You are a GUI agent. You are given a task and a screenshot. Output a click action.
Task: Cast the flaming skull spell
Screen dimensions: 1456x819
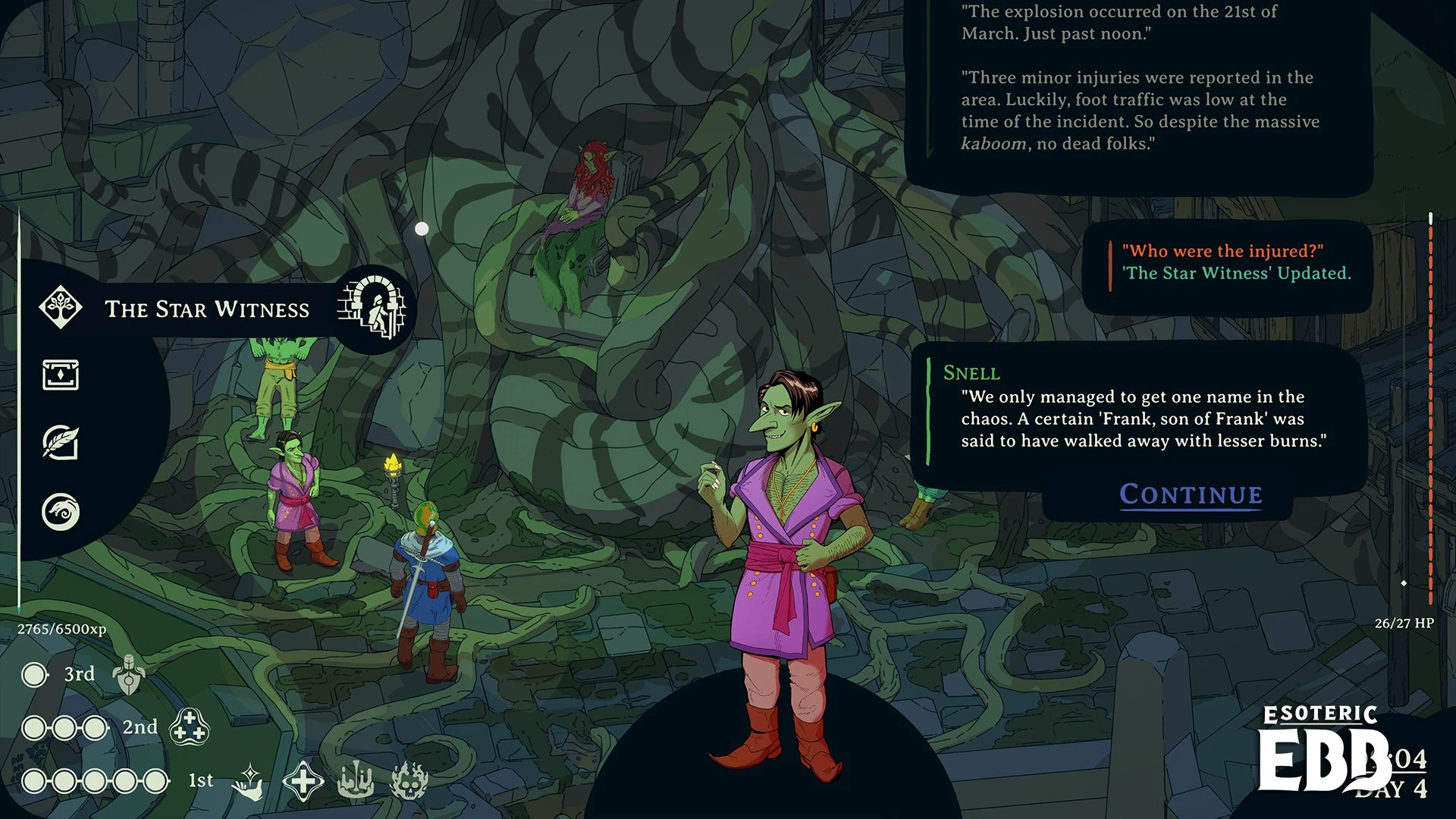click(x=409, y=781)
